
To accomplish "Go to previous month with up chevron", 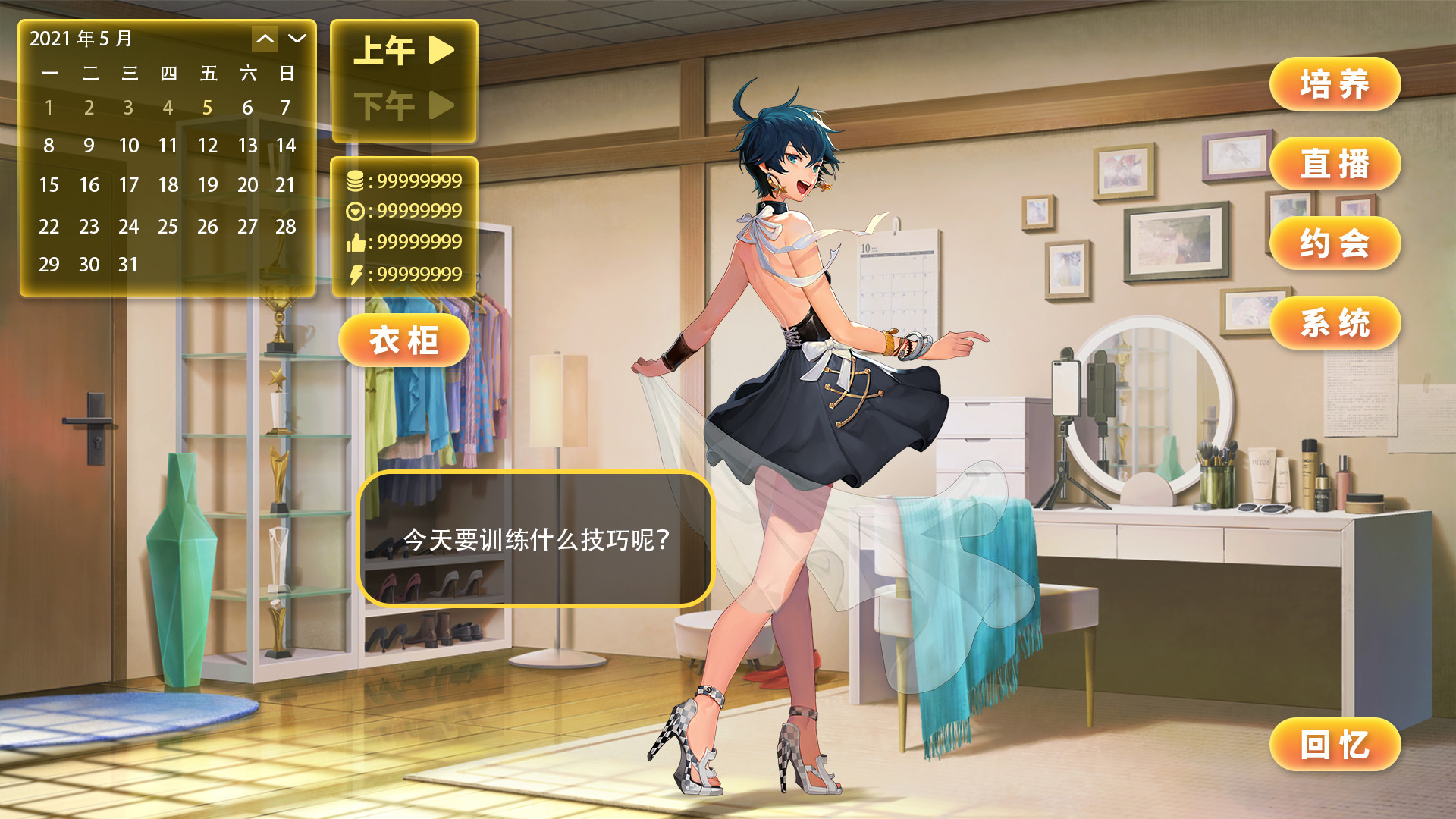I will (265, 39).
